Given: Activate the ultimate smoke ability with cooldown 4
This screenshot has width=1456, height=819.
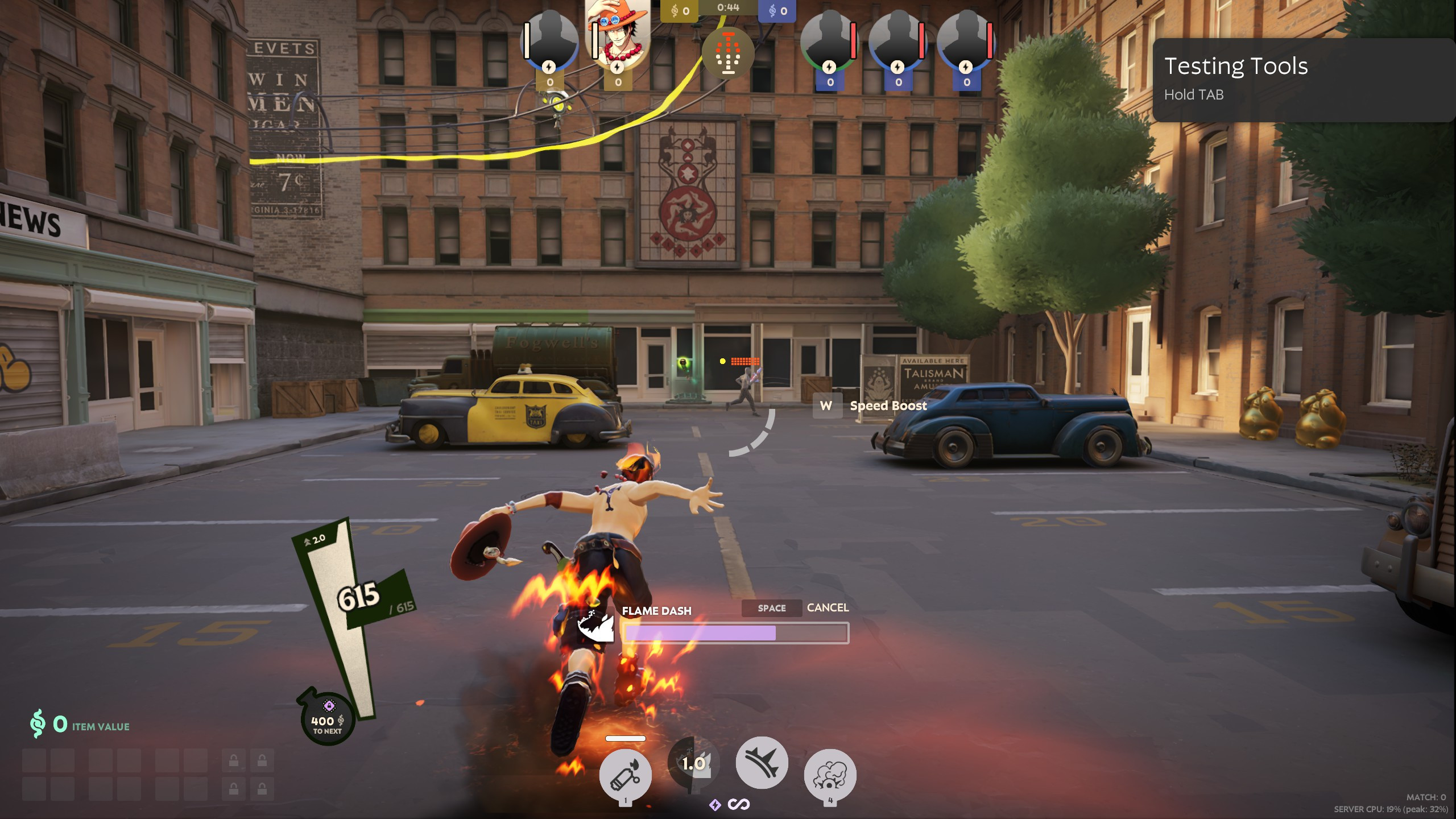Looking at the screenshot, I should (x=832, y=775).
